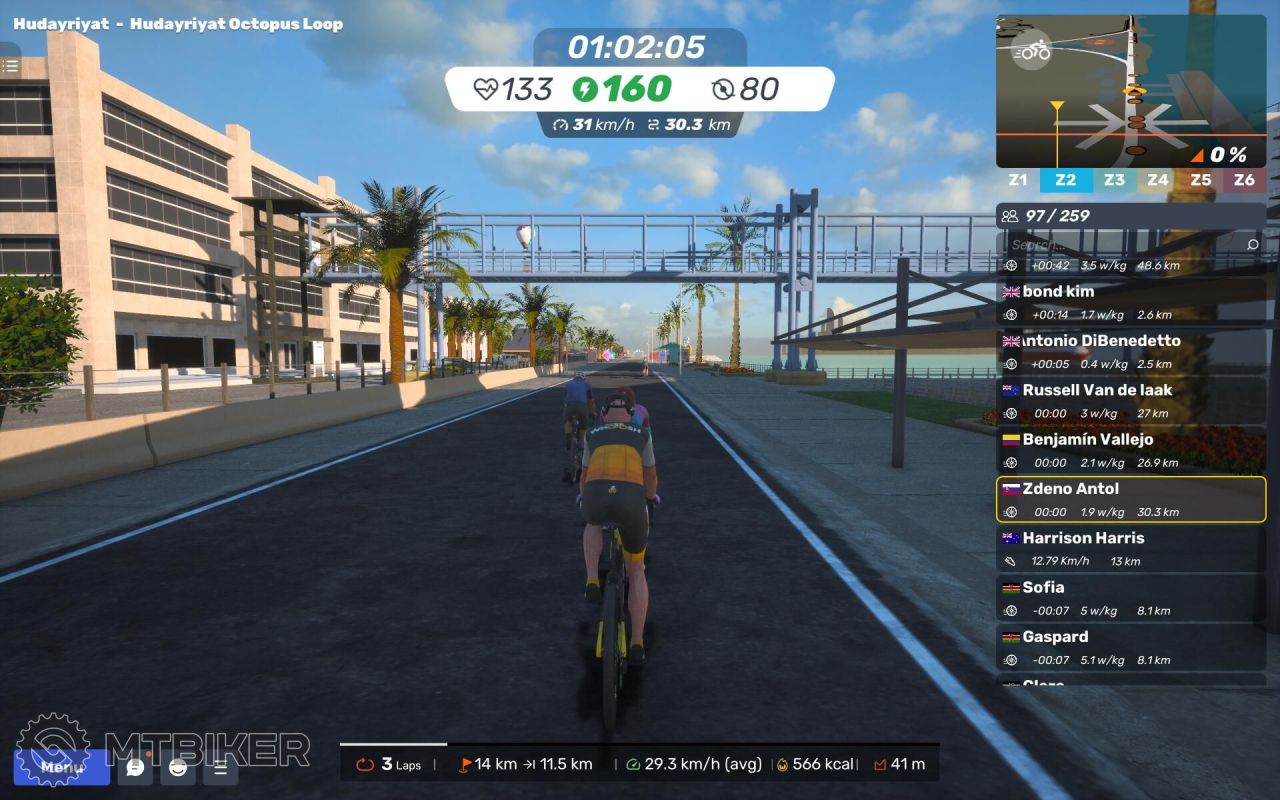Toggle the list icon at top-left edge
1280x800 pixels.
pos(10,66)
